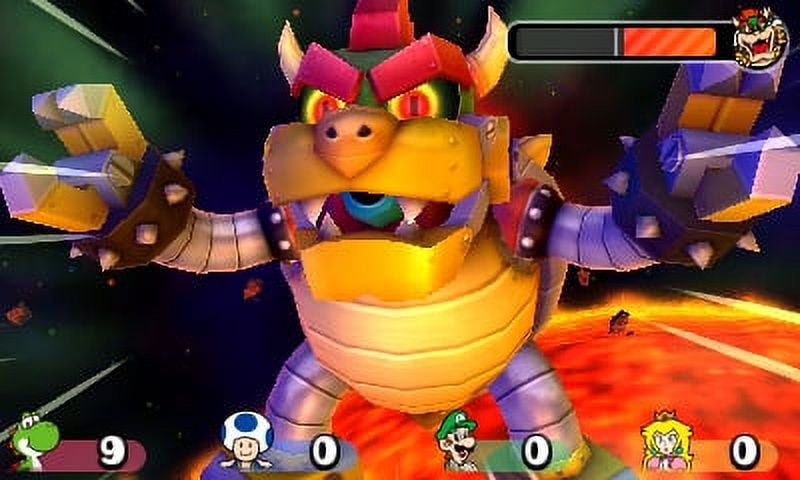
Task: Choose Luigi's player portrait icon
Action: (x=458, y=441)
